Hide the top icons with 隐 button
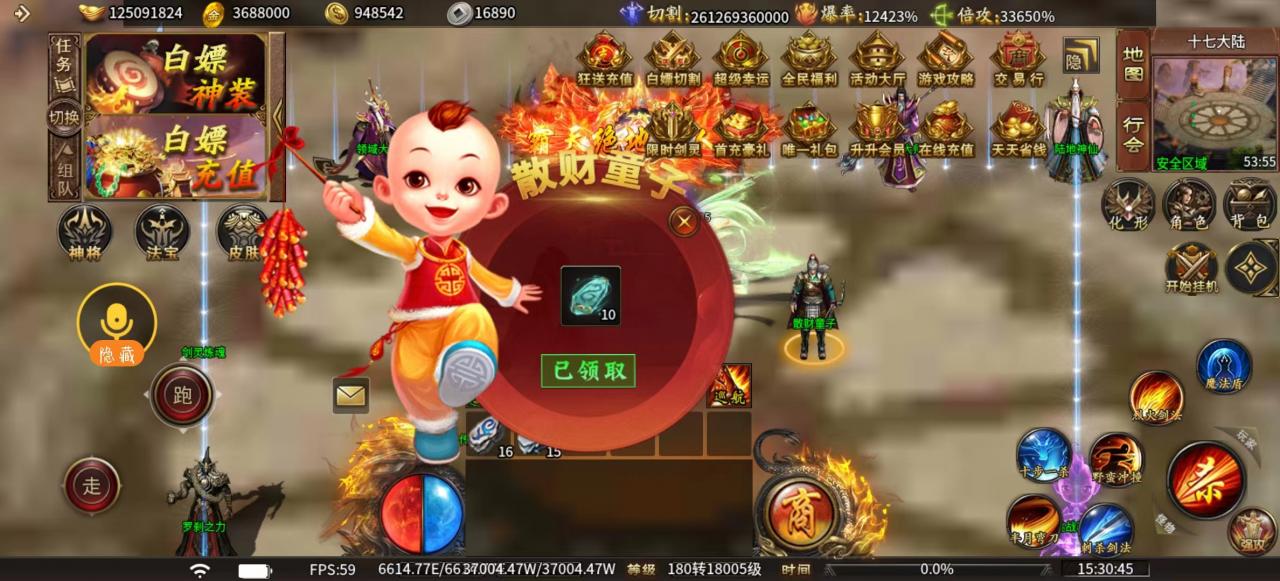 (1080, 56)
